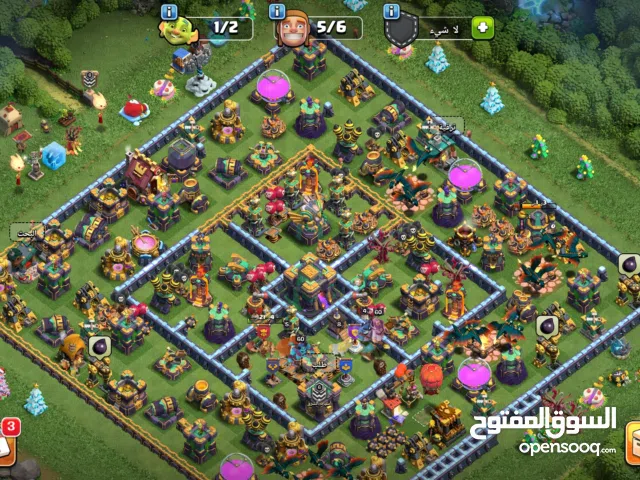Select the grey shield icon
Viewport: 640px width, 480px height.
tap(401, 31)
